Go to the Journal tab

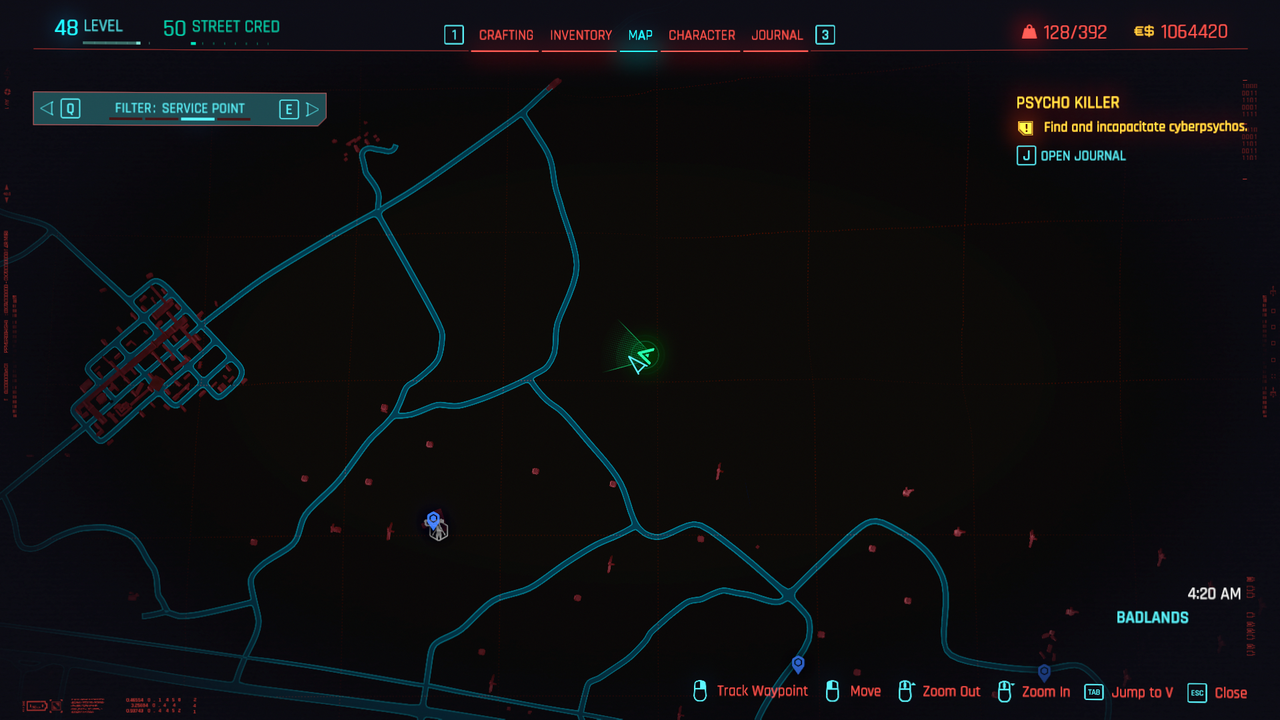[777, 35]
